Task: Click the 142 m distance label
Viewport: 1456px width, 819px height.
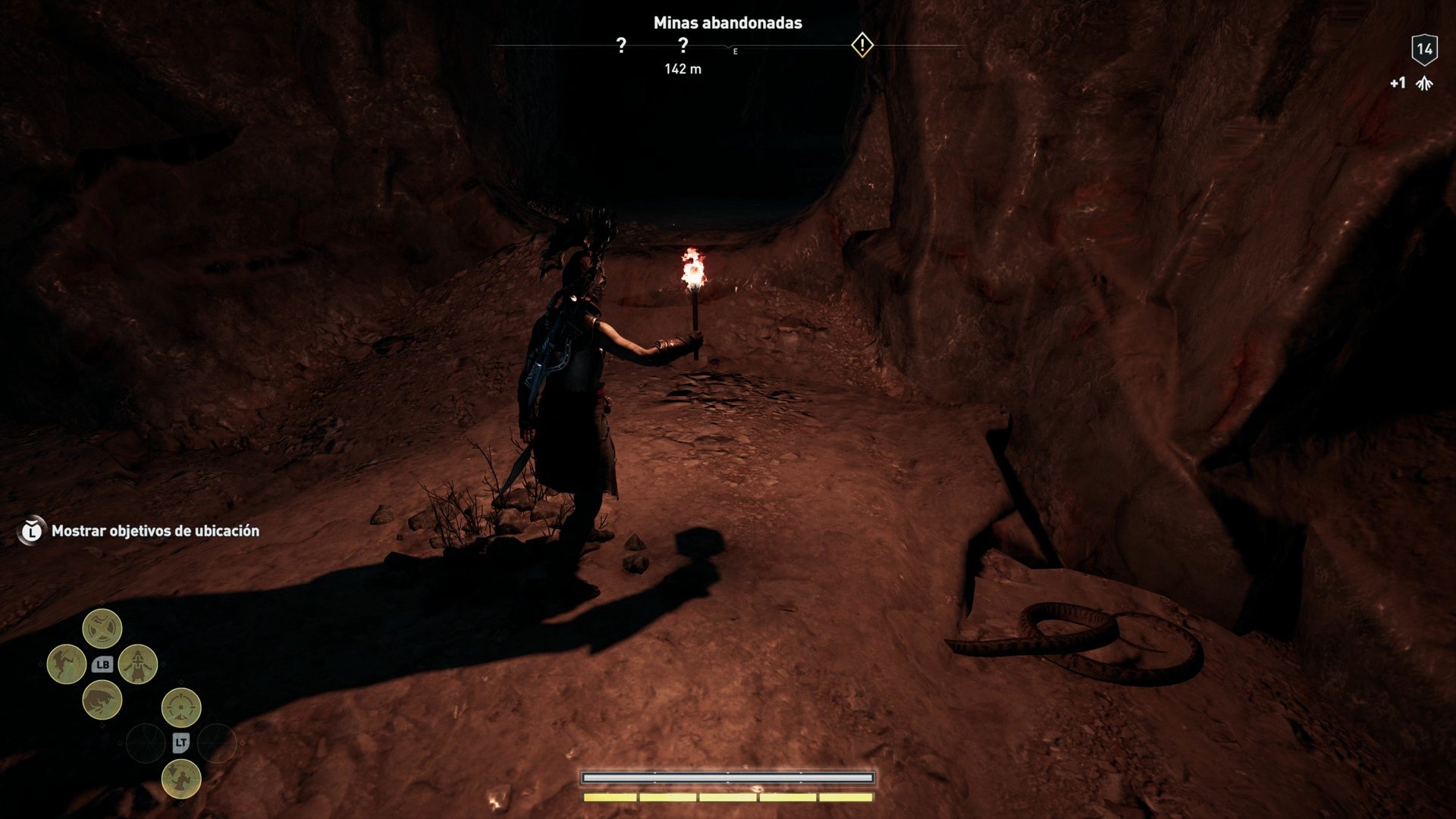Action: pos(685,70)
